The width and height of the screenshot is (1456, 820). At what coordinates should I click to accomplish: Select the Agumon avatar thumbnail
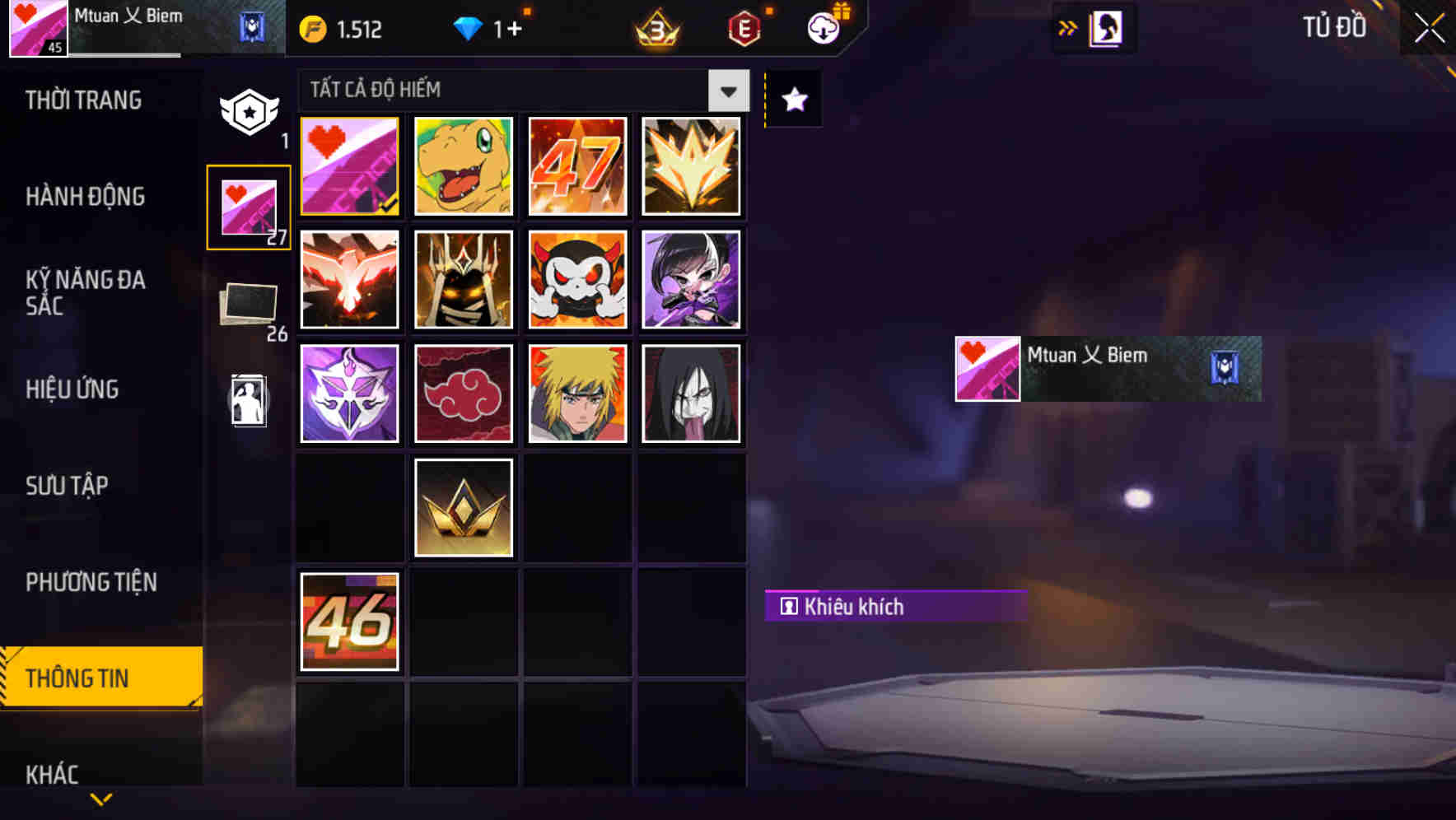point(463,166)
